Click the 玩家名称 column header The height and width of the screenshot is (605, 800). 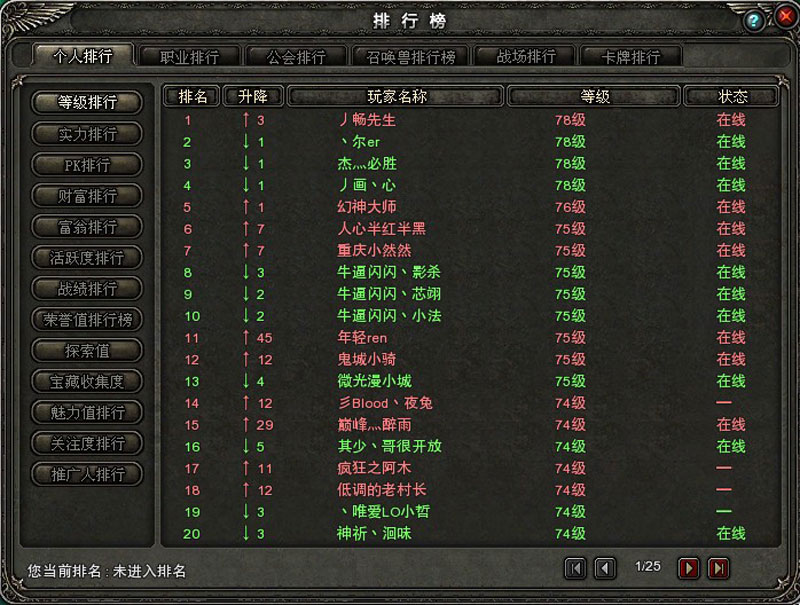coord(397,97)
